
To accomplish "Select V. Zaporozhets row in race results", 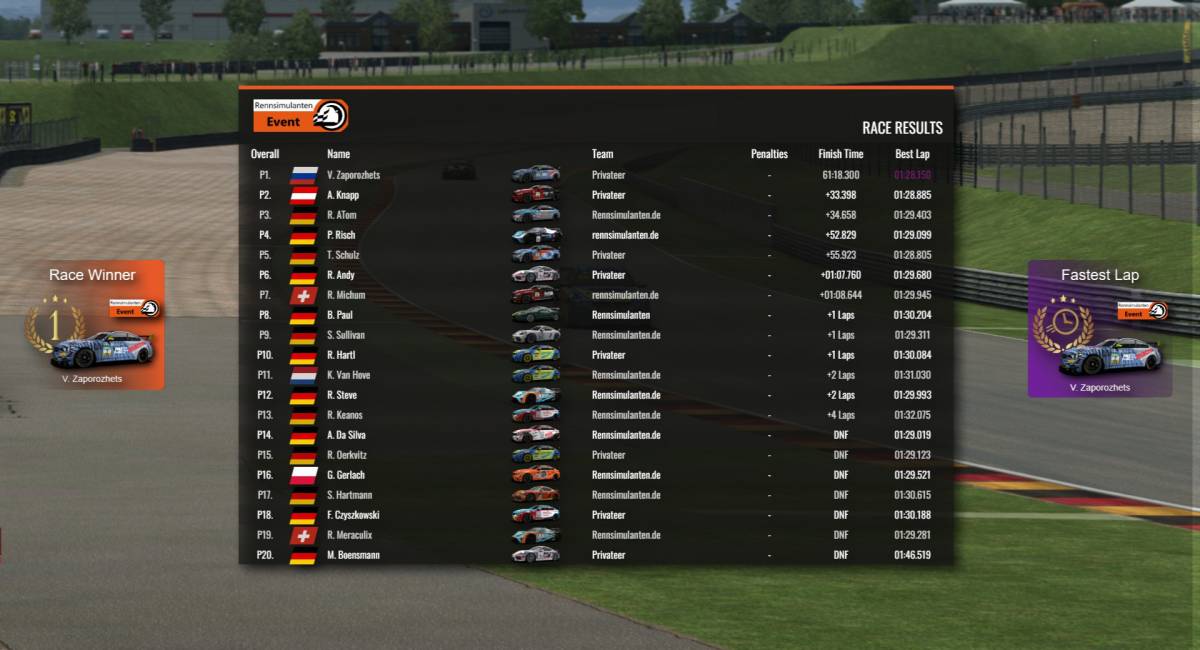I will pos(595,175).
